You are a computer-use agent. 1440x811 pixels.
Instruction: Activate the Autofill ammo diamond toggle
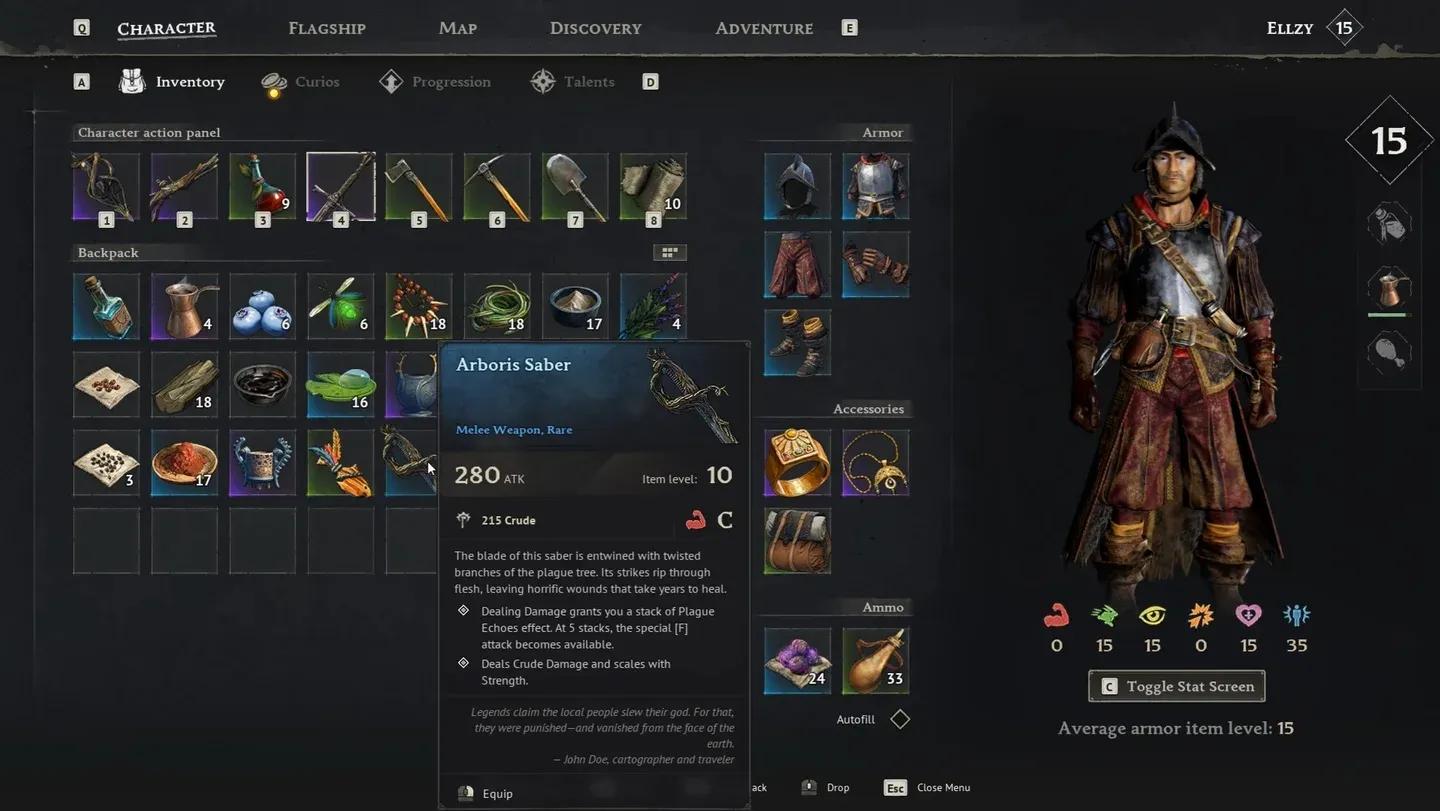pyautogui.click(x=899, y=718)
